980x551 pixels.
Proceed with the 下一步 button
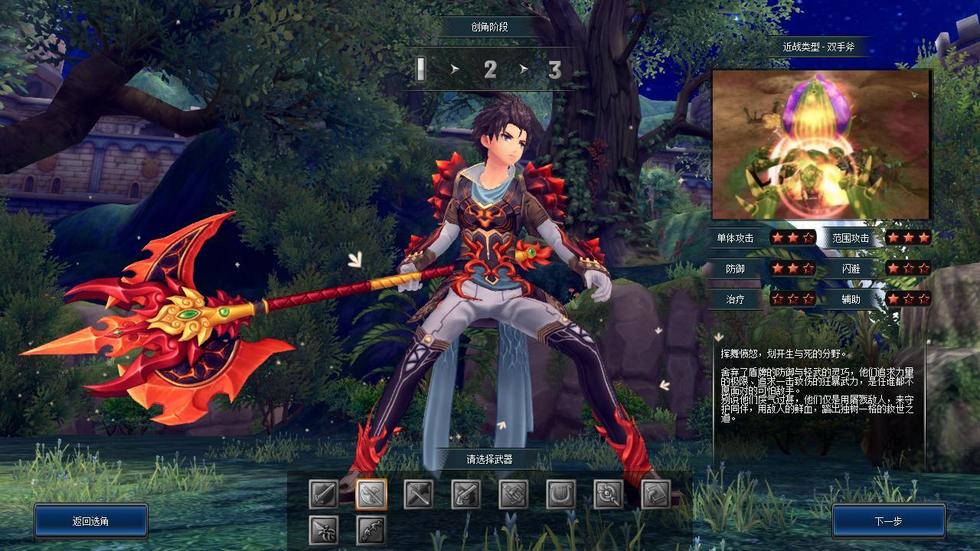tap(888, 520)
